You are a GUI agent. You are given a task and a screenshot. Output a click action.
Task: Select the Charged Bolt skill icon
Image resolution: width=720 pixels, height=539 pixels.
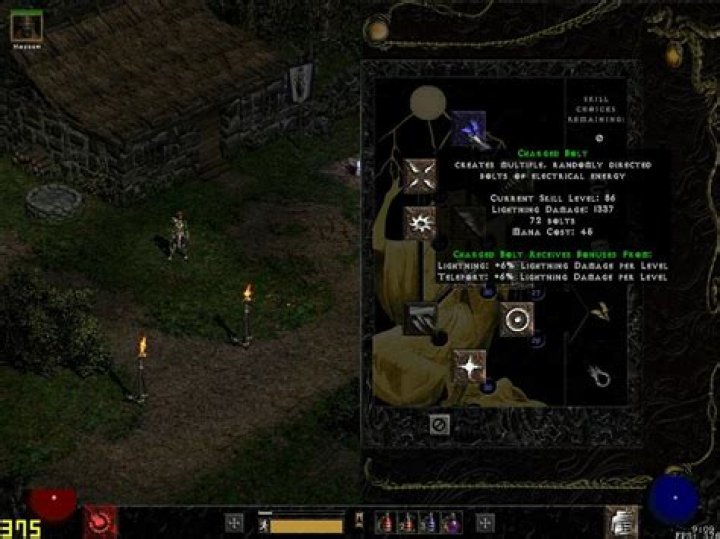click(467, 127)
